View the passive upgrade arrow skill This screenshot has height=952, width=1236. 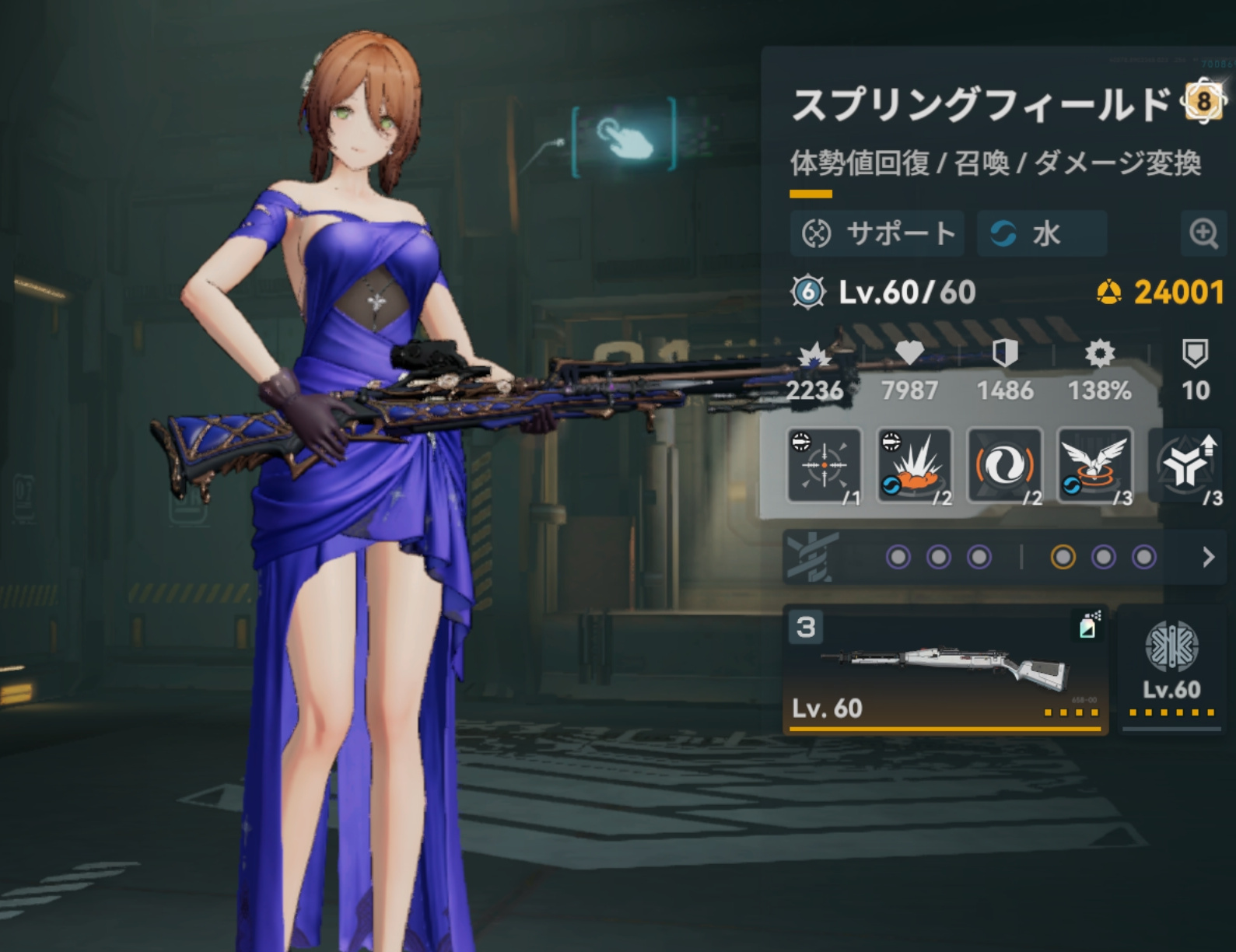click(1186, 465)
